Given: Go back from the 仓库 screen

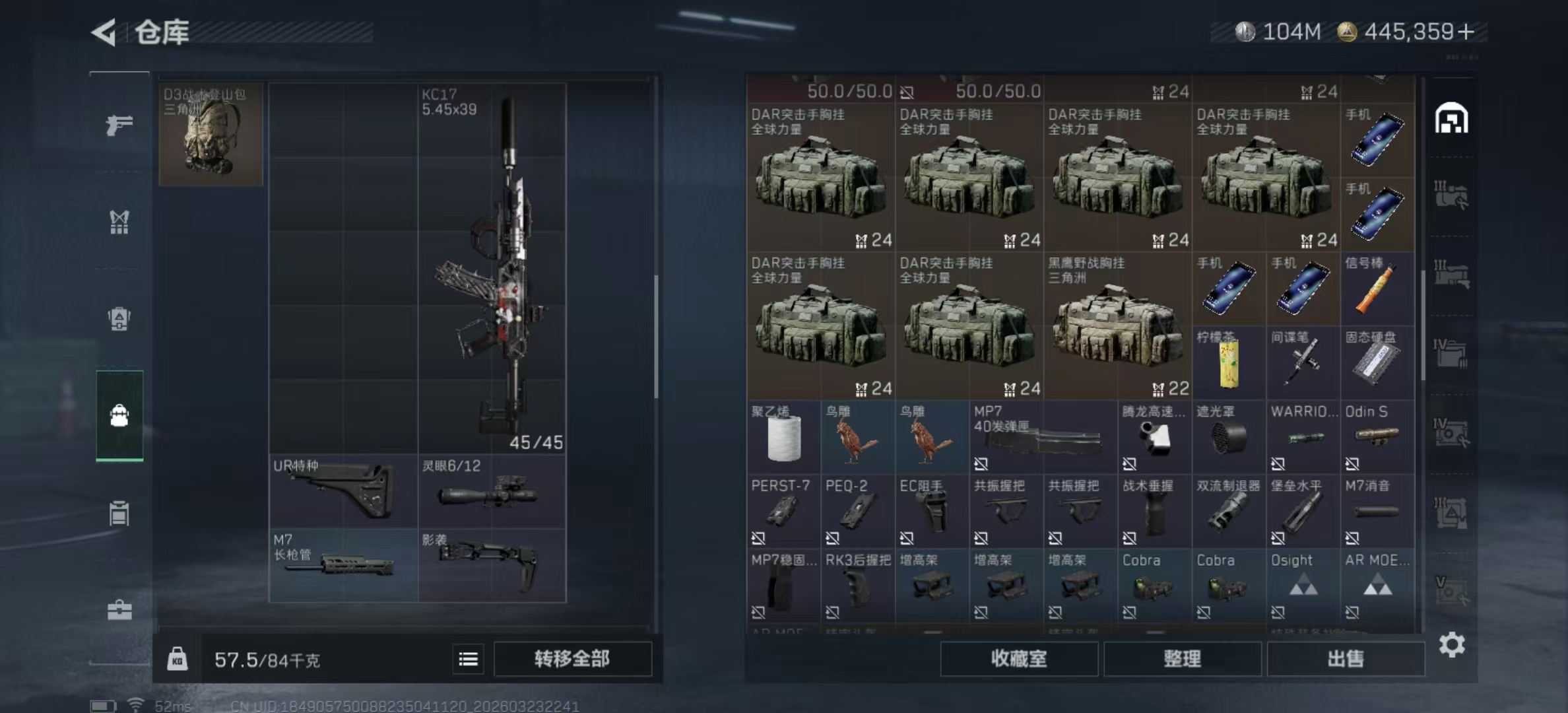Looking at the screenshot, I should point(104,32).
